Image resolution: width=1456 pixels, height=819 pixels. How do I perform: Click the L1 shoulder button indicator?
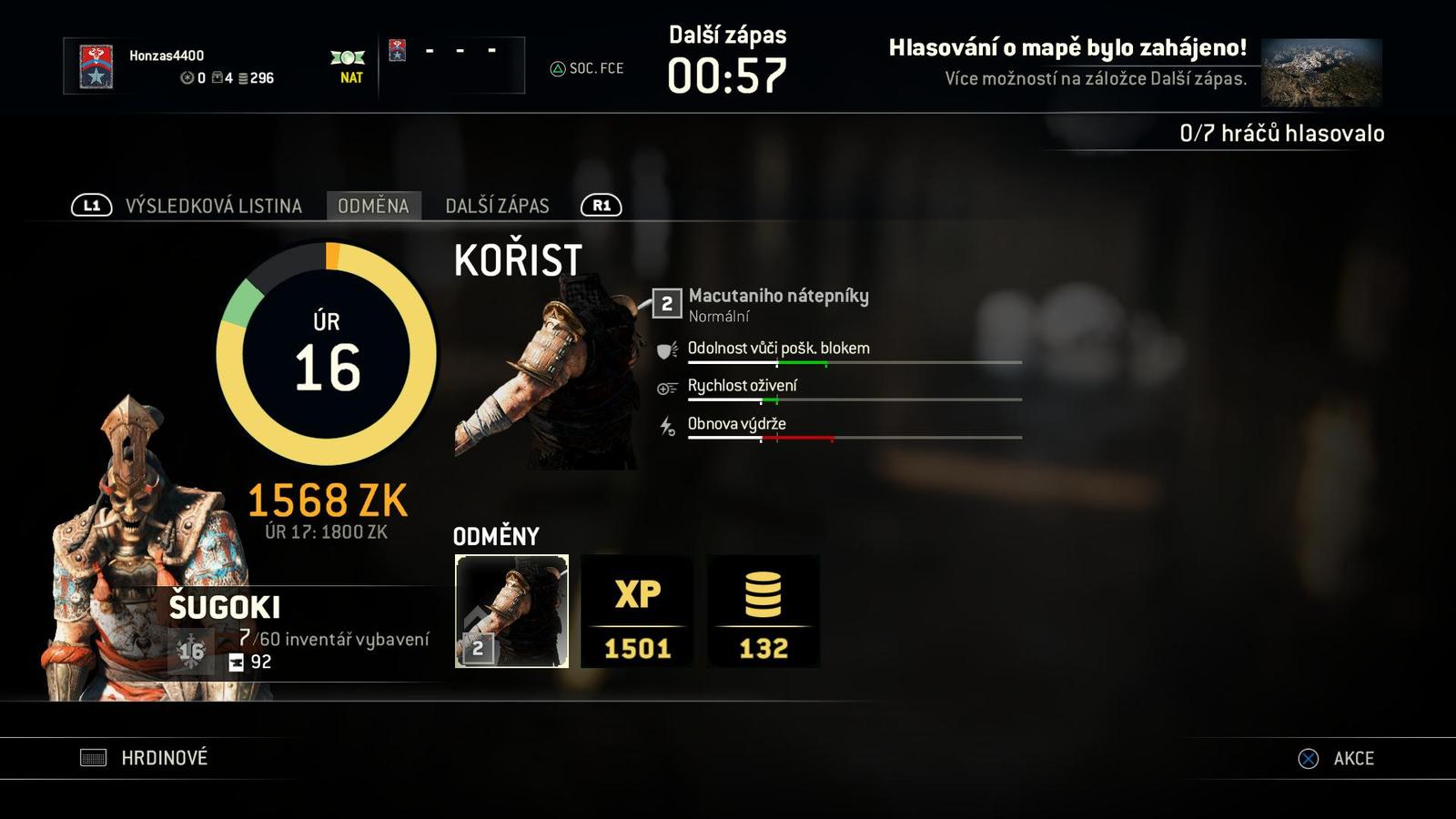click(x=91, y=207)
